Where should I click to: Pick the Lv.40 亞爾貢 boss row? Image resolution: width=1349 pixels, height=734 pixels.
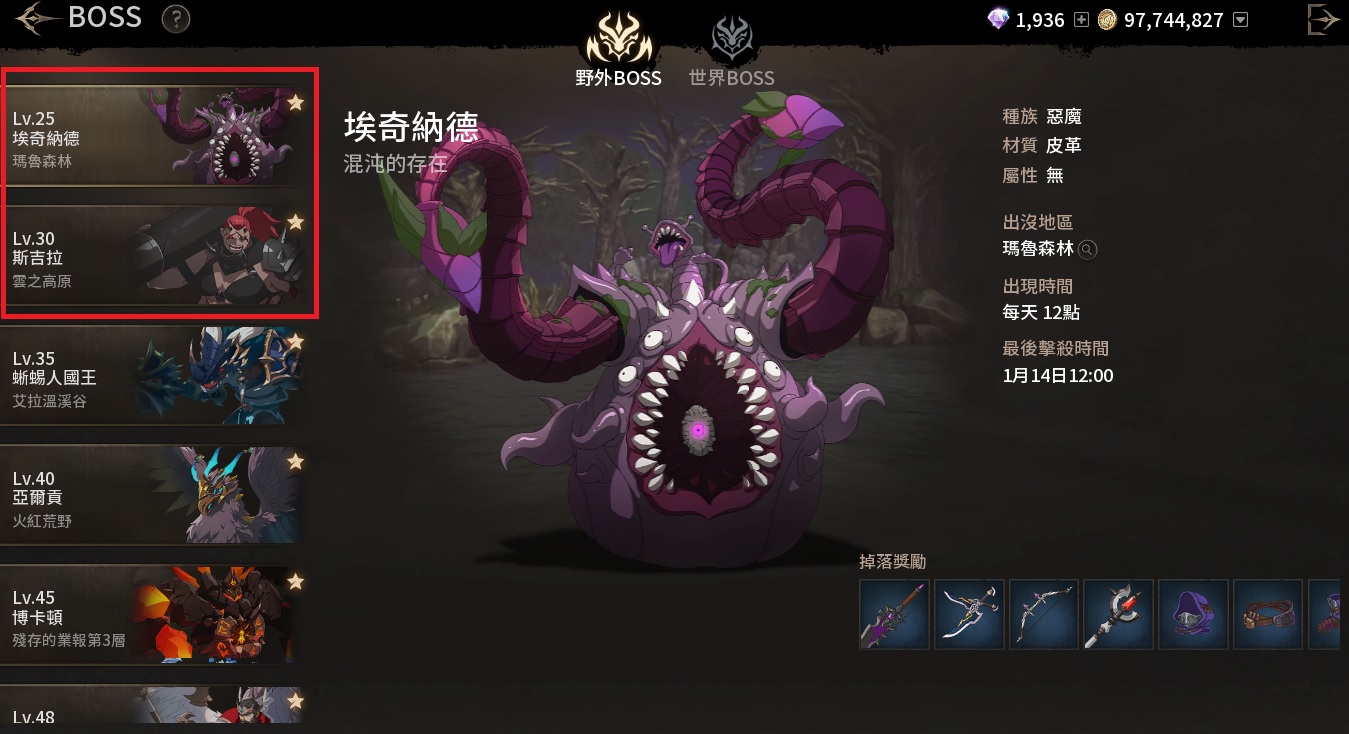(150, 498)
